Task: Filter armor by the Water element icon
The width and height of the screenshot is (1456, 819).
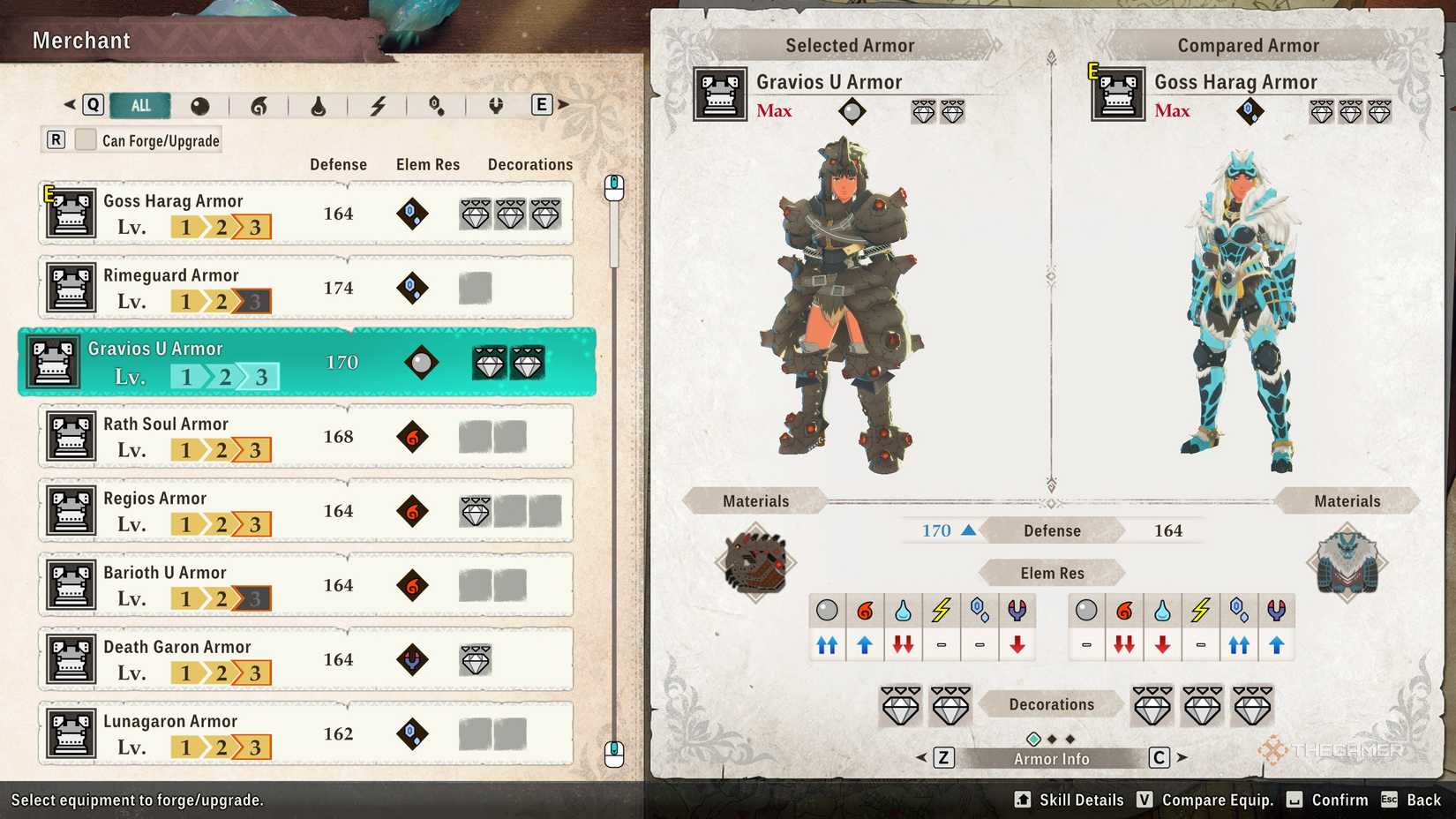Action: tap(319, 105)
